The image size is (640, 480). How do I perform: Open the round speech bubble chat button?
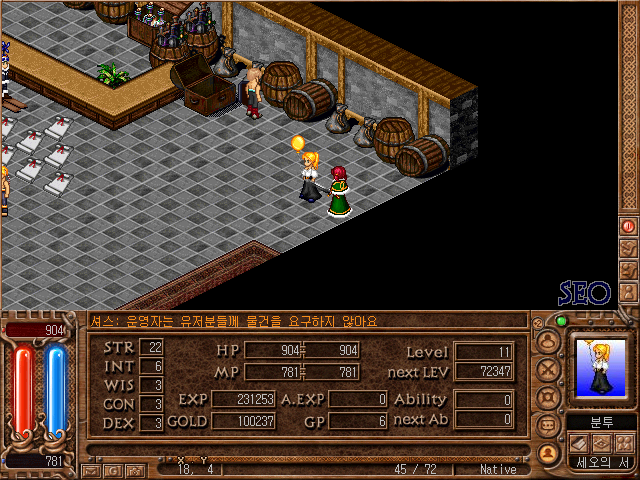pyautogui.click(x=546, y=423)
